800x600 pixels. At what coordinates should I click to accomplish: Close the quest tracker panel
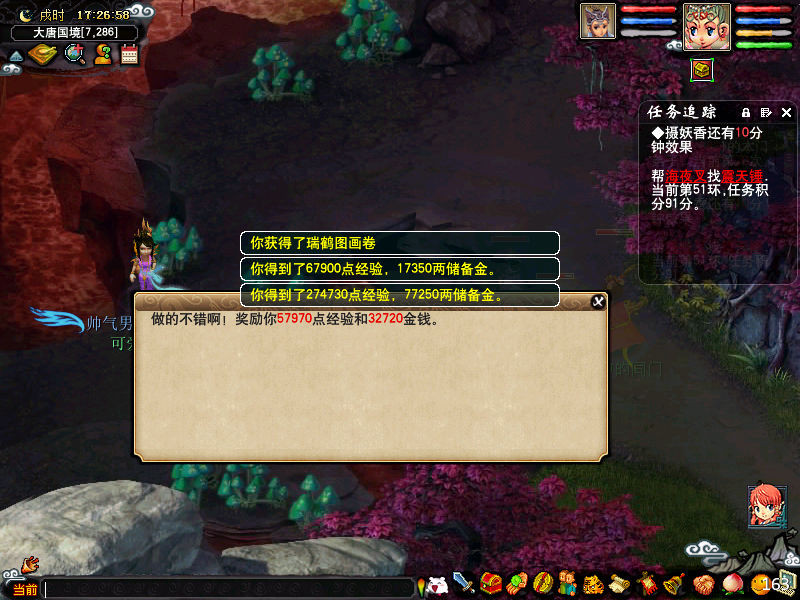point(786,112)
